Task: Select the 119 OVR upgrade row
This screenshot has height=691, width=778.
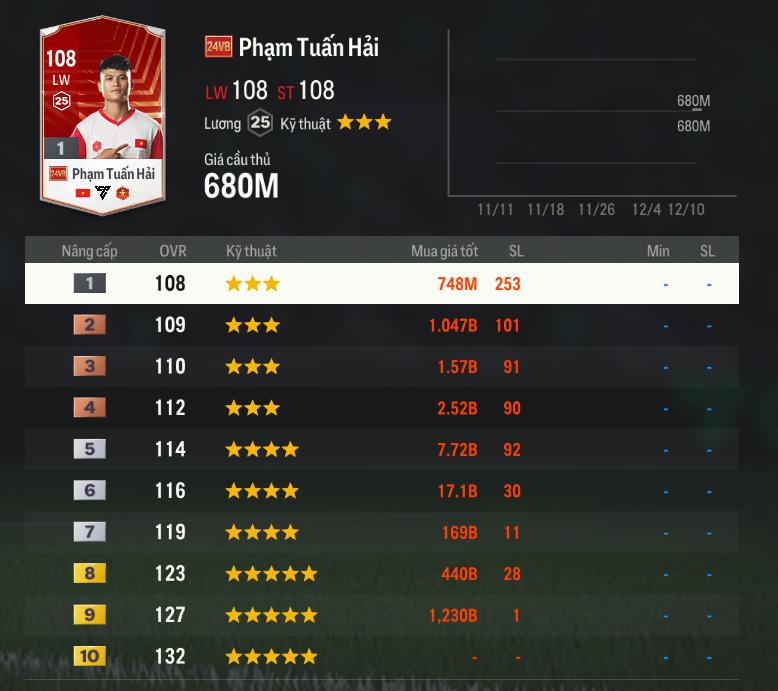Action: click(x=381, y=533)
